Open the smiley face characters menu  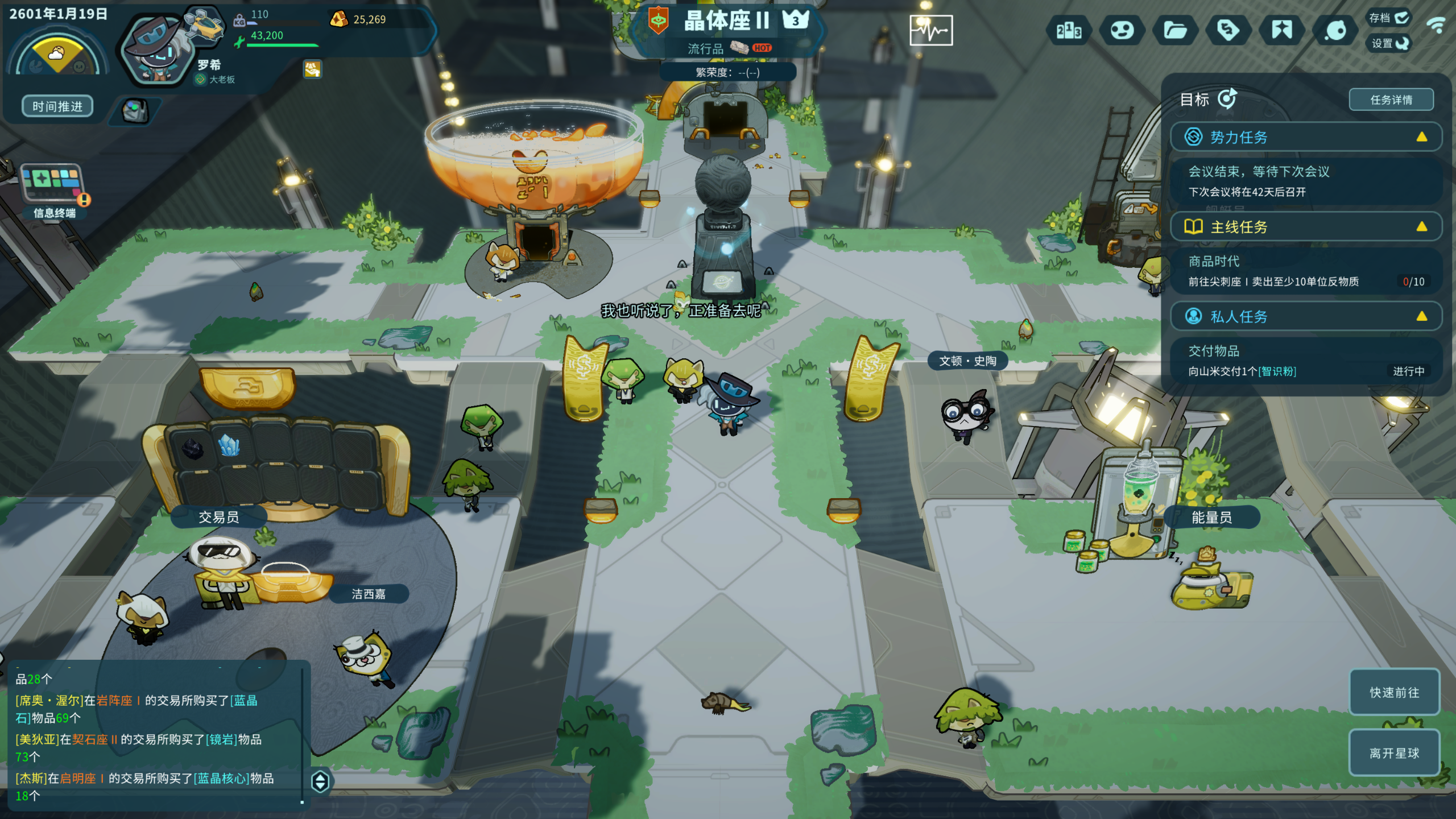[x=1122, y=31]
